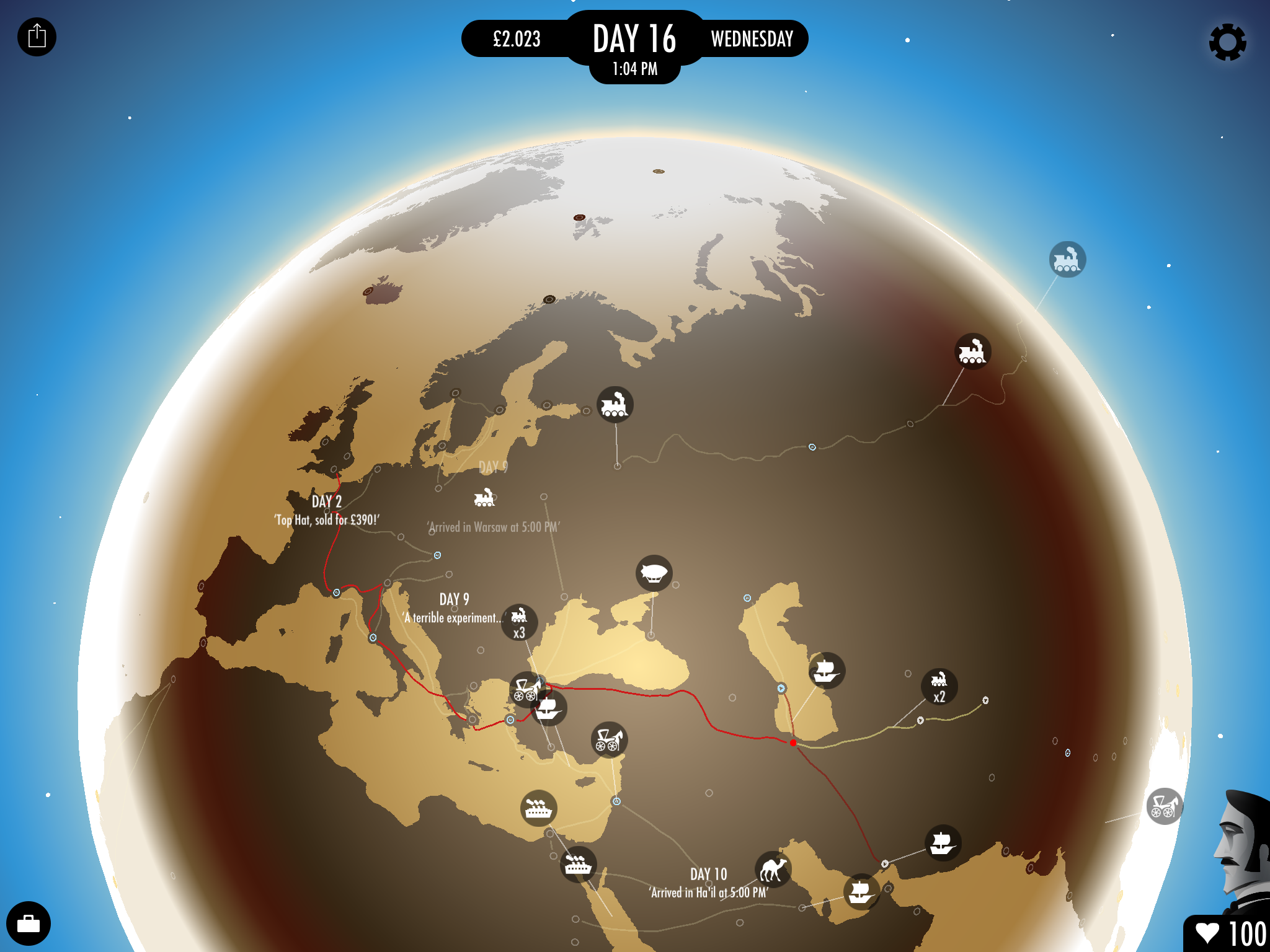The width and height of the screenshot is (1270, 952).
Task: Select the camel route marker
Action: tap(773, 869)
